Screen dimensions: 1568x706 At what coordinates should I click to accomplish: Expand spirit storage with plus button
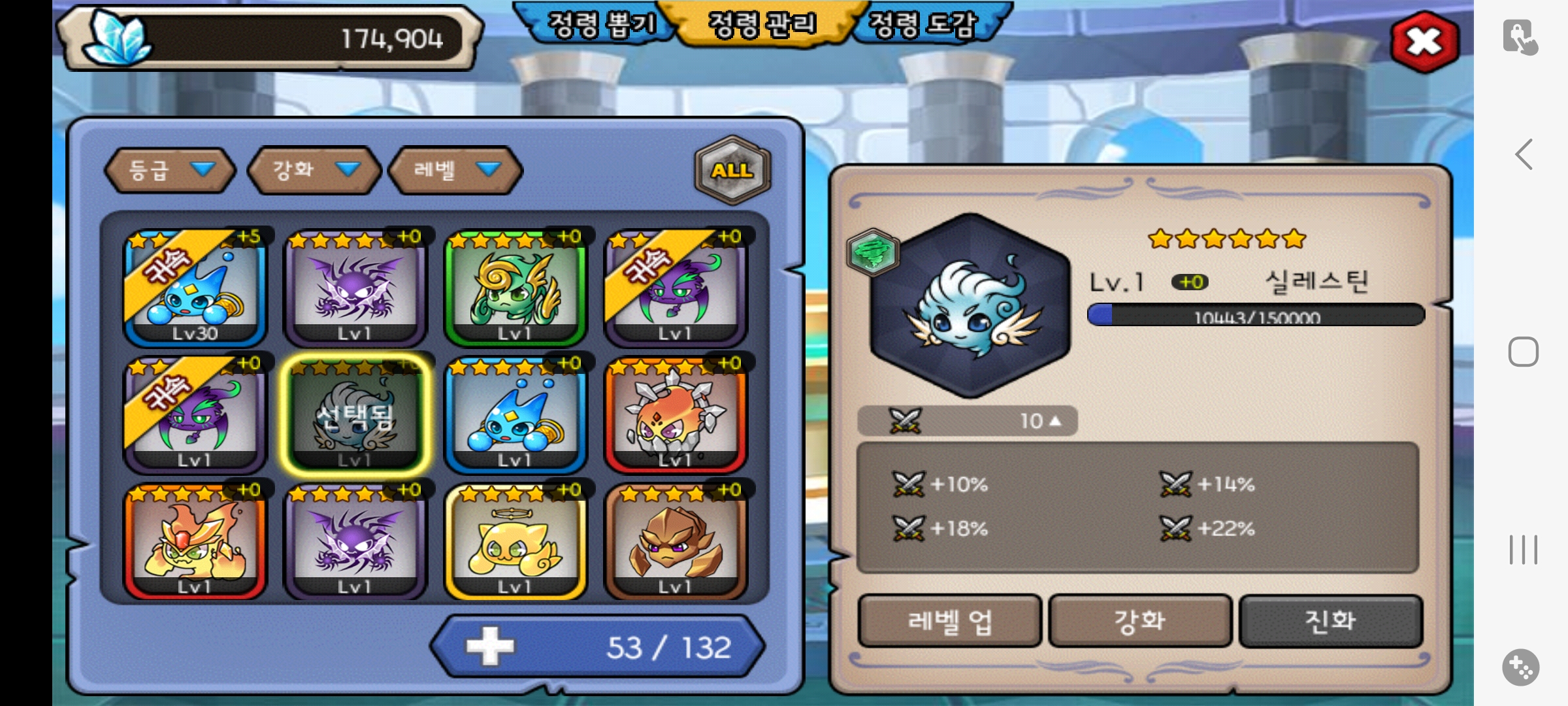(490, 647)
